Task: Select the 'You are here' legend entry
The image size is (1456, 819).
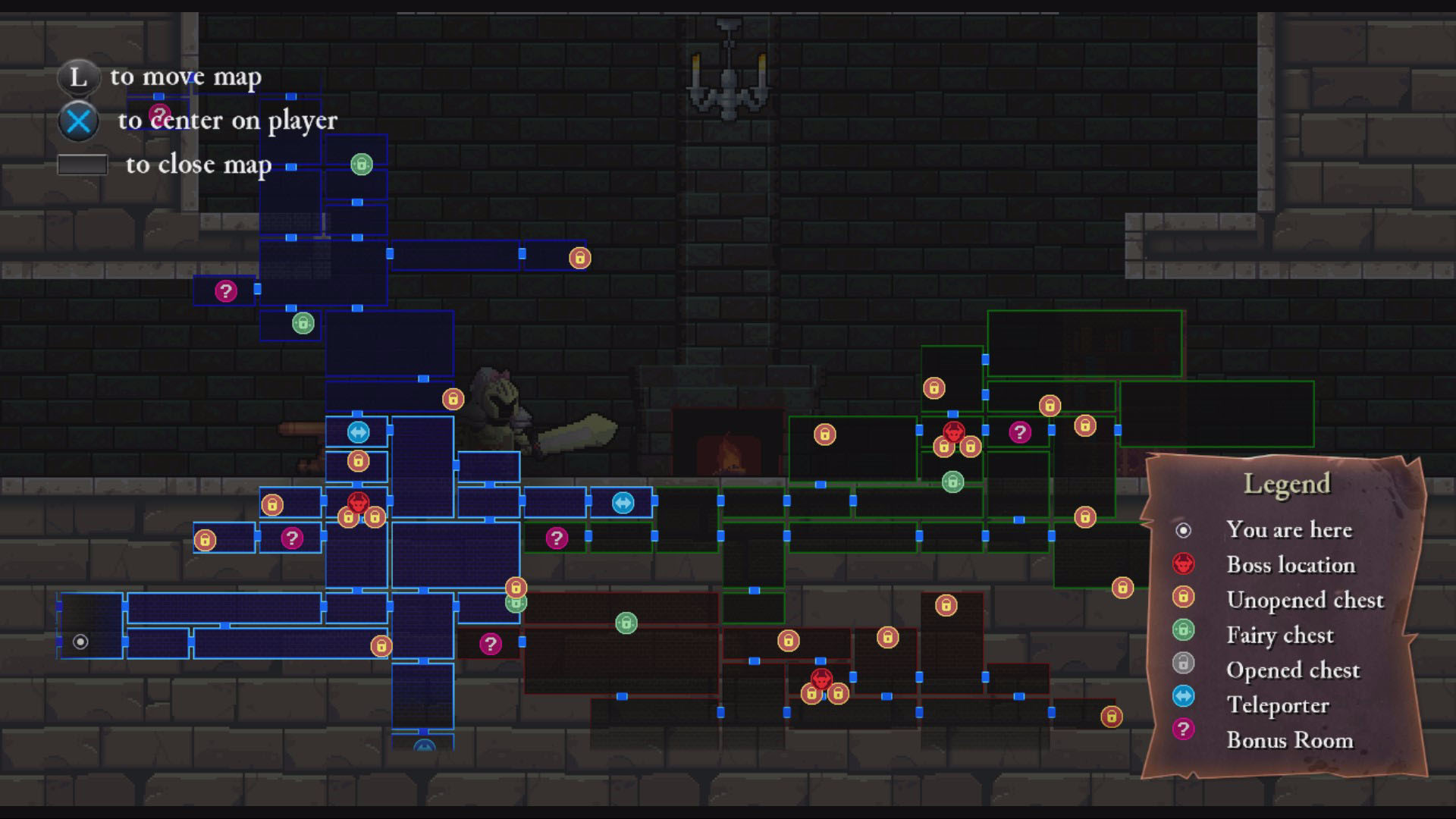Action: (x=1288, y=530)
